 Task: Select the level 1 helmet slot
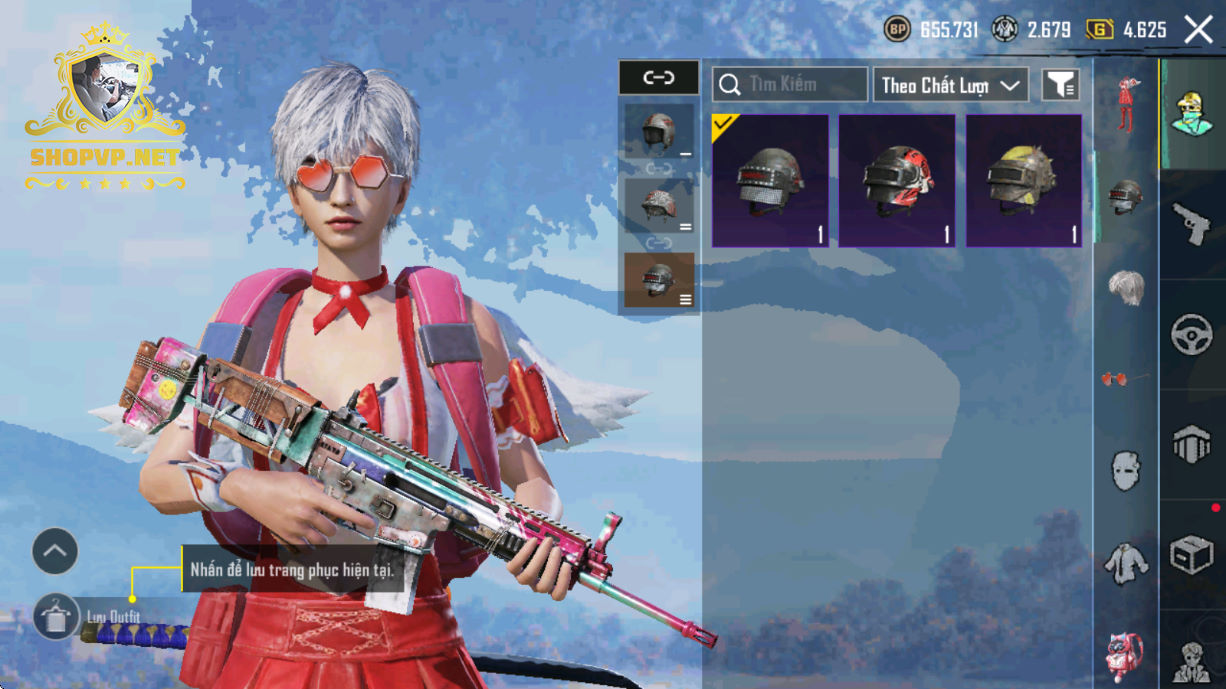(658, 131)
